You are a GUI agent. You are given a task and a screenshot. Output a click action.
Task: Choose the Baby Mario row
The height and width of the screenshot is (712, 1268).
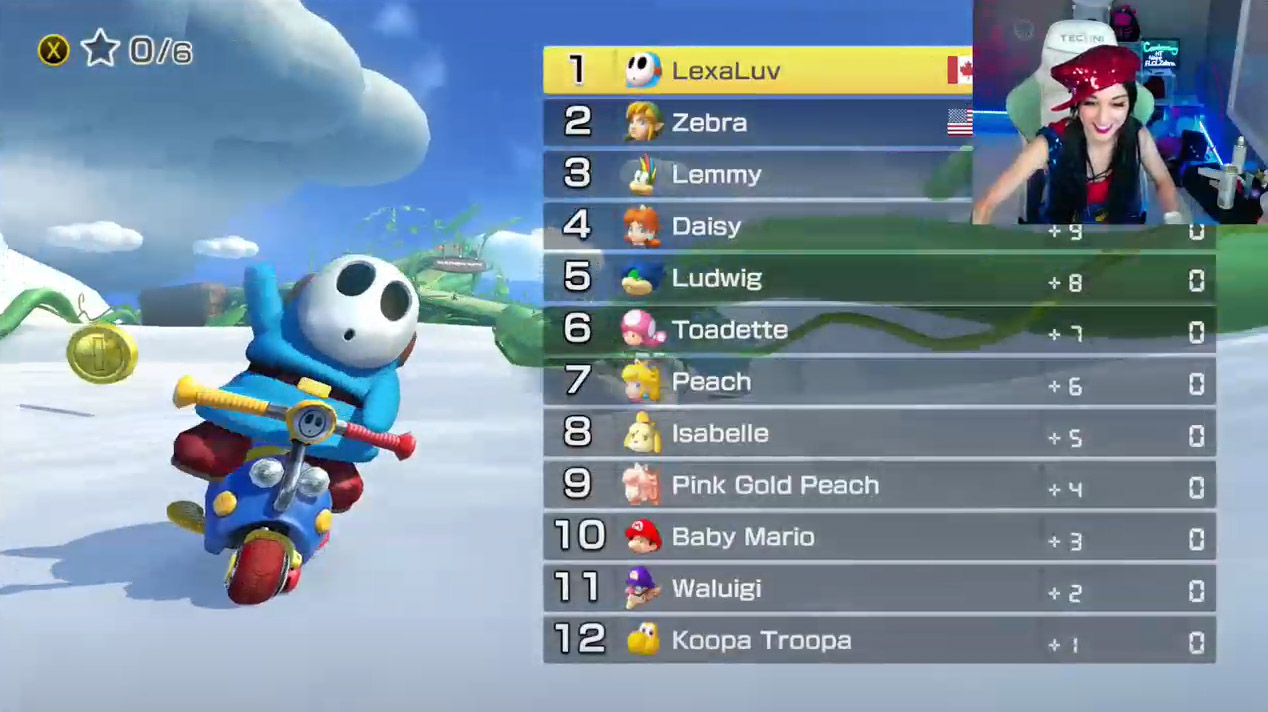tap(878, 537)
